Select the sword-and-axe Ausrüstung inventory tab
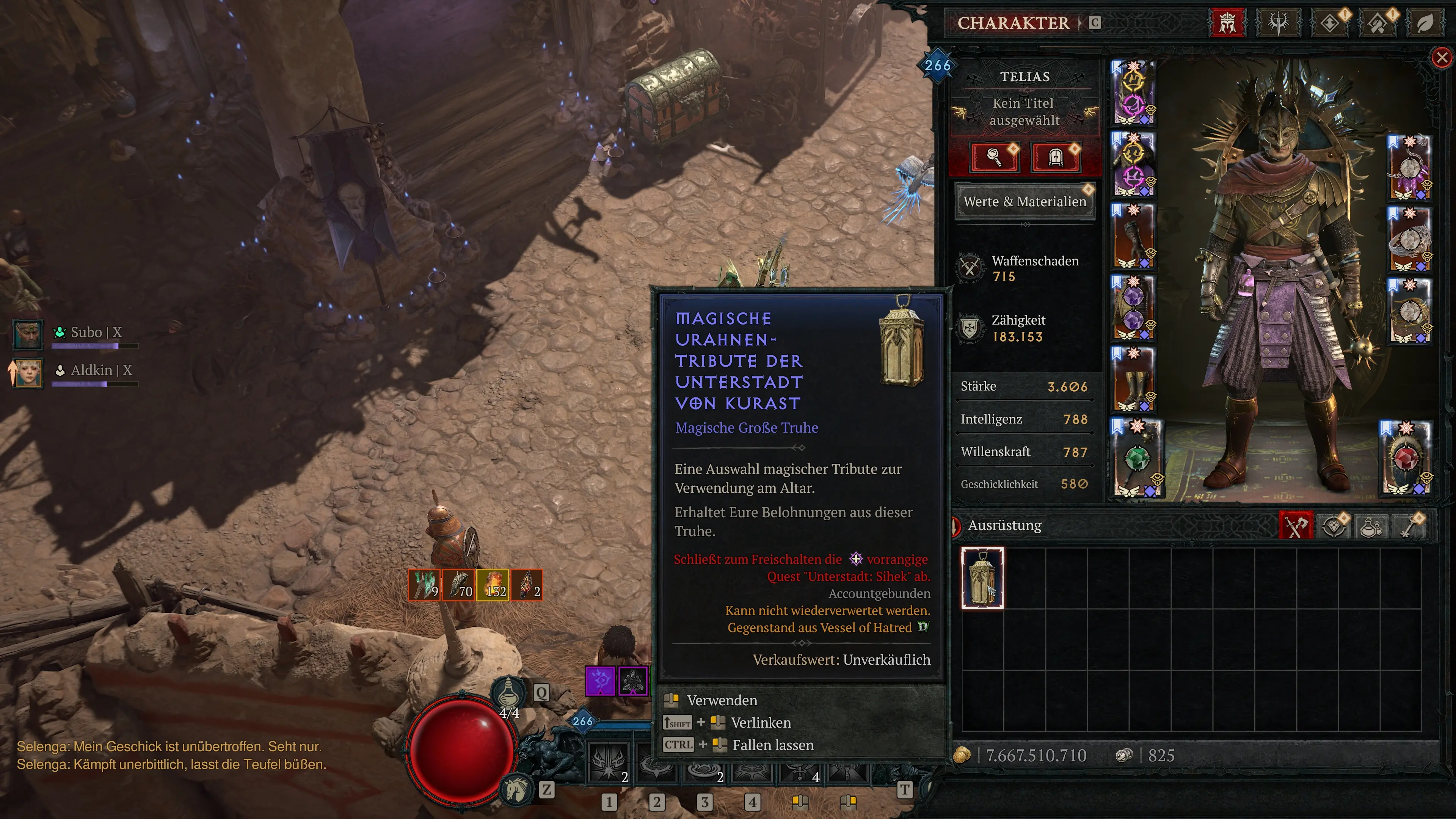 tap(1296, 526)
